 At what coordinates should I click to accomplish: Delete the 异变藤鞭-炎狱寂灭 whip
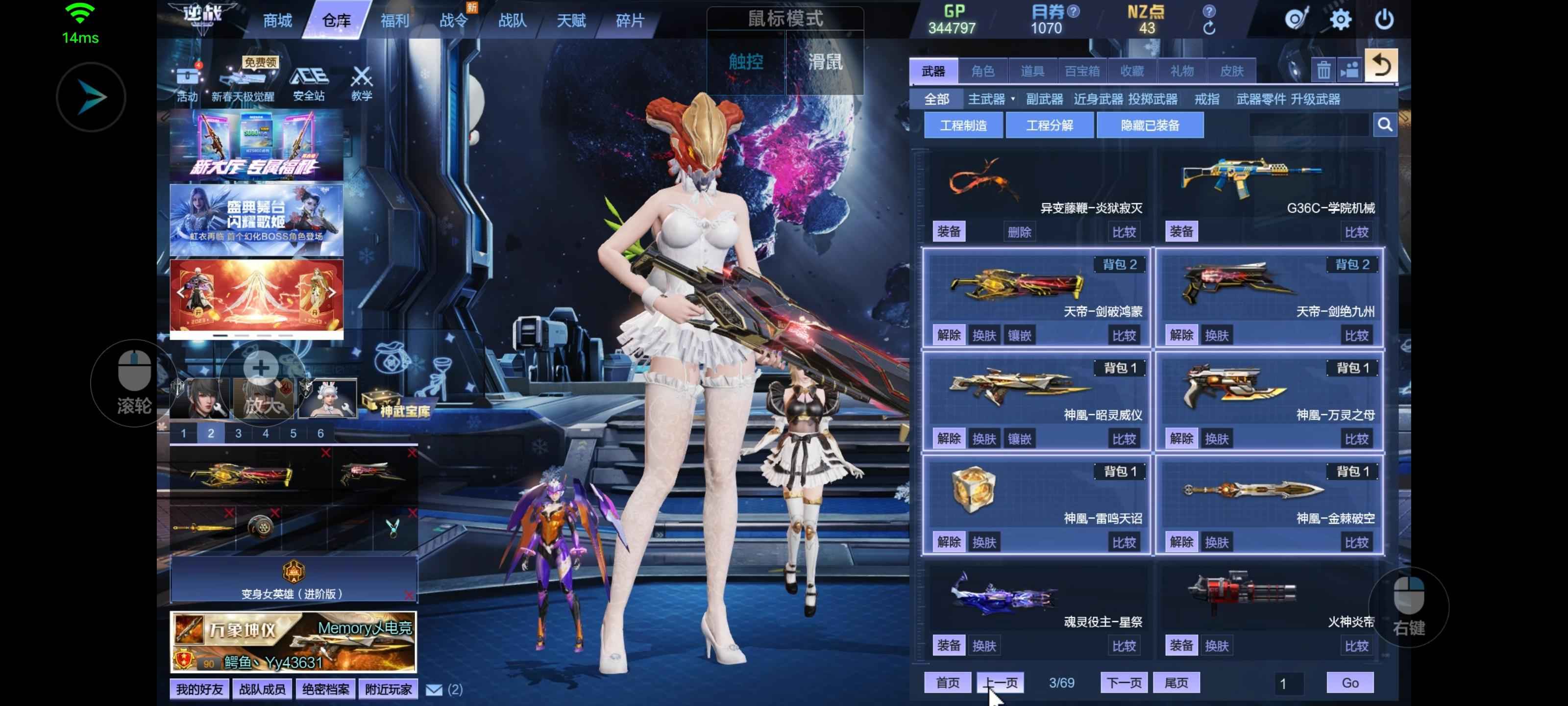coord(1019,232)
